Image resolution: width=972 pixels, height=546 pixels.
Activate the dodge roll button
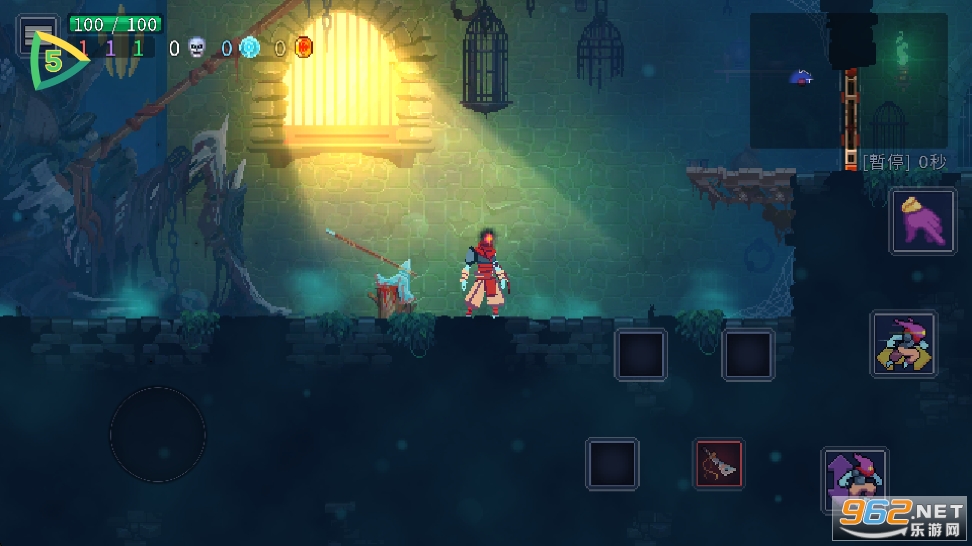(x=903, y=344)
